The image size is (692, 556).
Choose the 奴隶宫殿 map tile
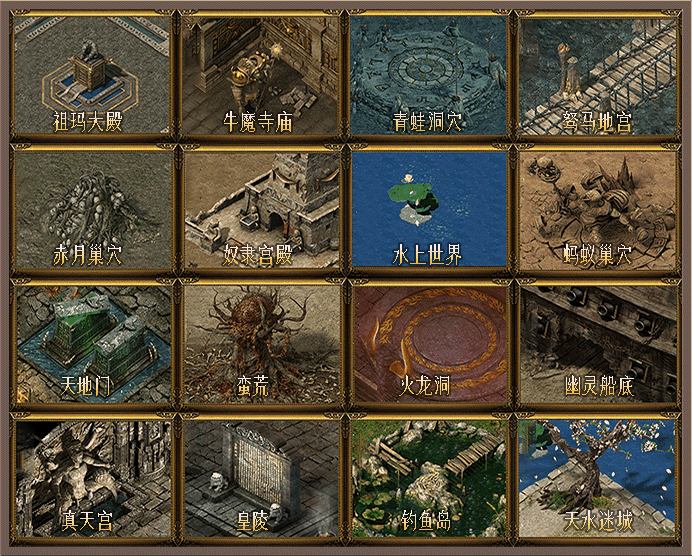coord(259,208)
